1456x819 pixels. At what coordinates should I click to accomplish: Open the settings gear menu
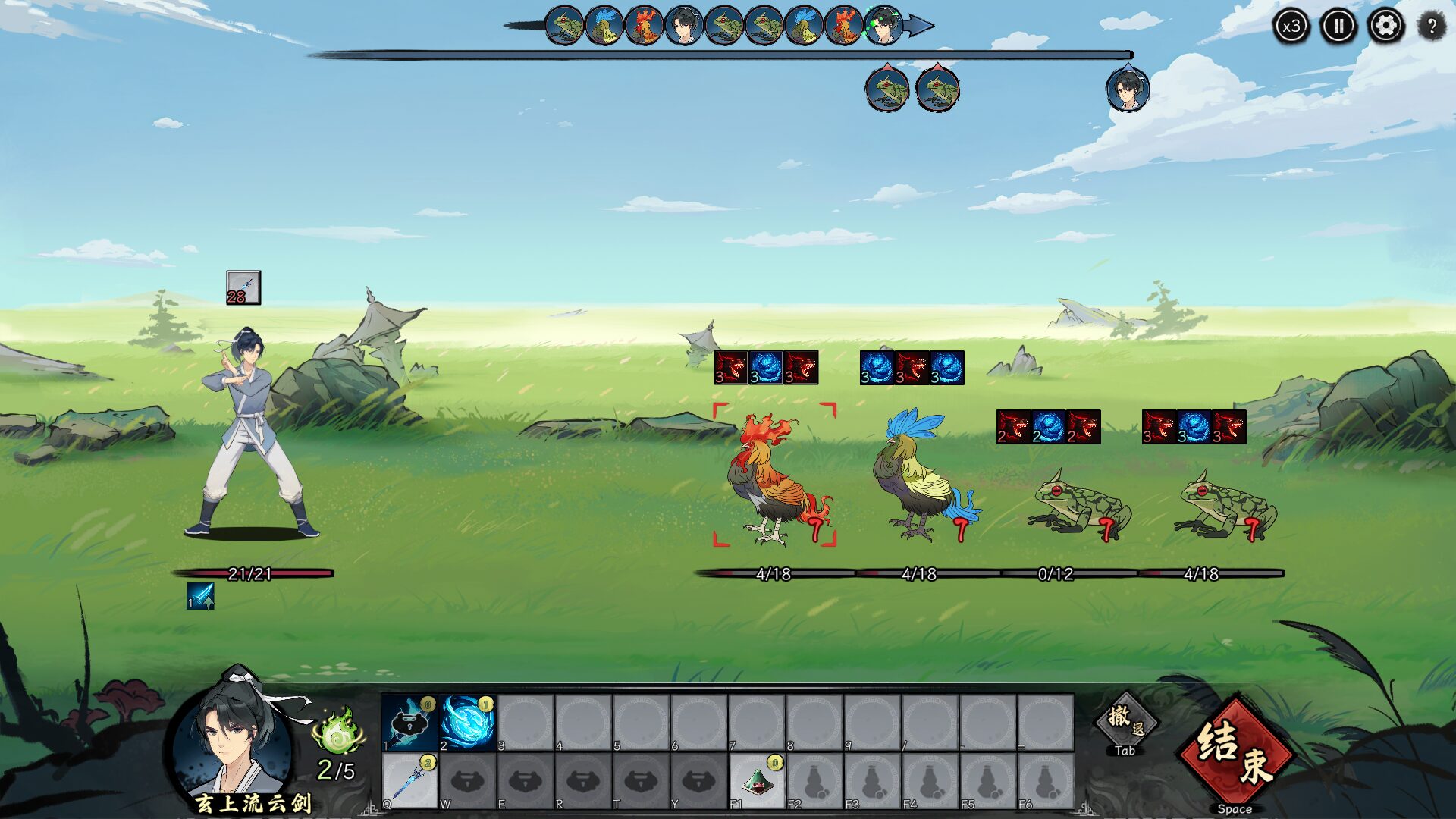[1385, 27]
